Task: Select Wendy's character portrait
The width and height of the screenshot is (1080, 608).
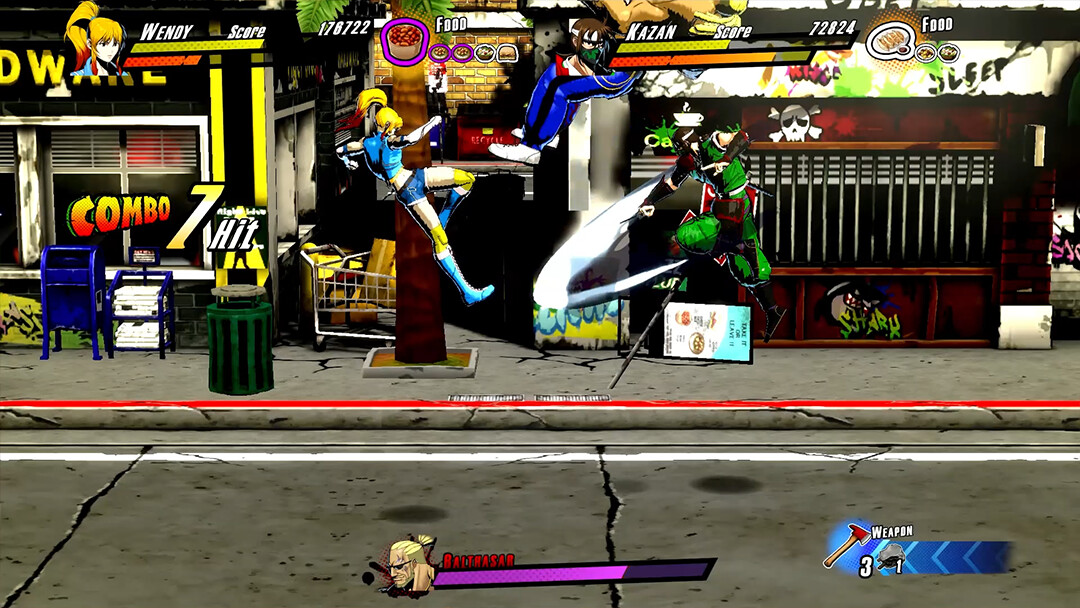Action: [96, 42]
